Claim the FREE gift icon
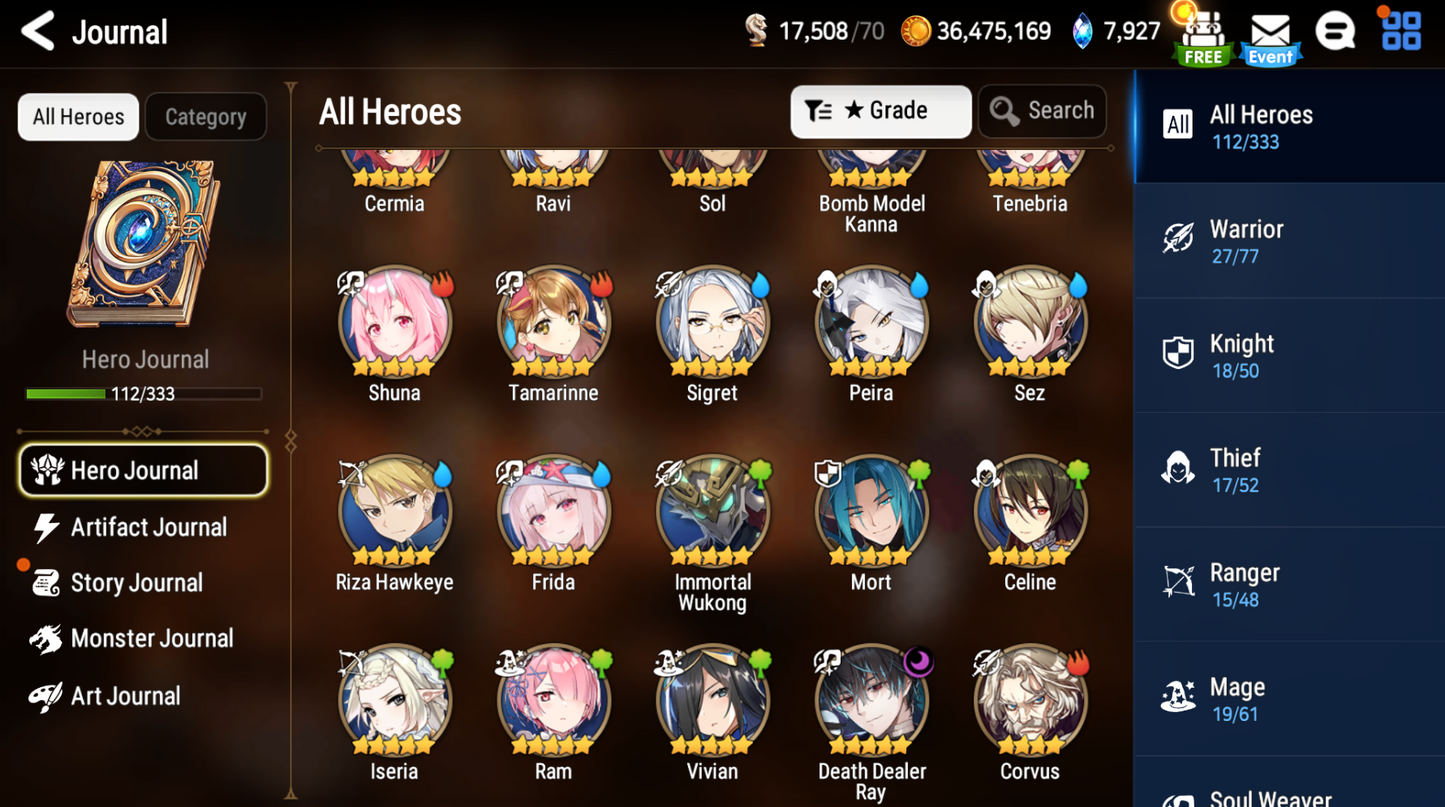Viewport: 1445px width, 807px height. pos(1203,38)
